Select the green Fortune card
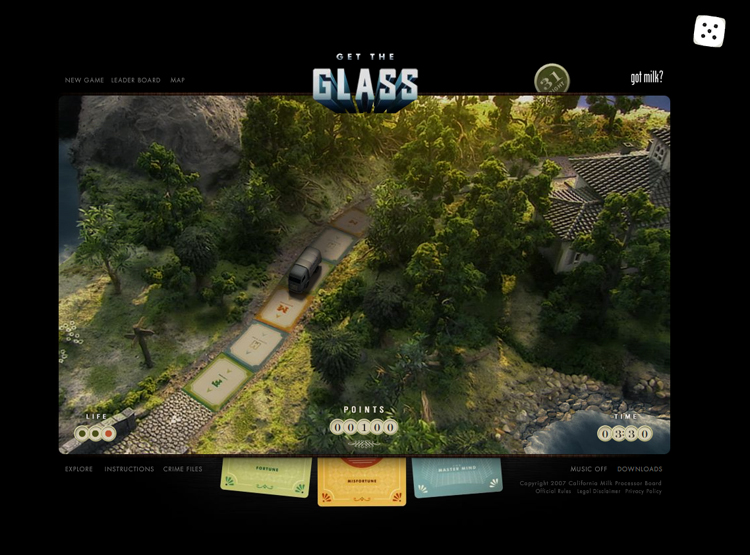The image size is (750, 555). (x=266, y=476)
